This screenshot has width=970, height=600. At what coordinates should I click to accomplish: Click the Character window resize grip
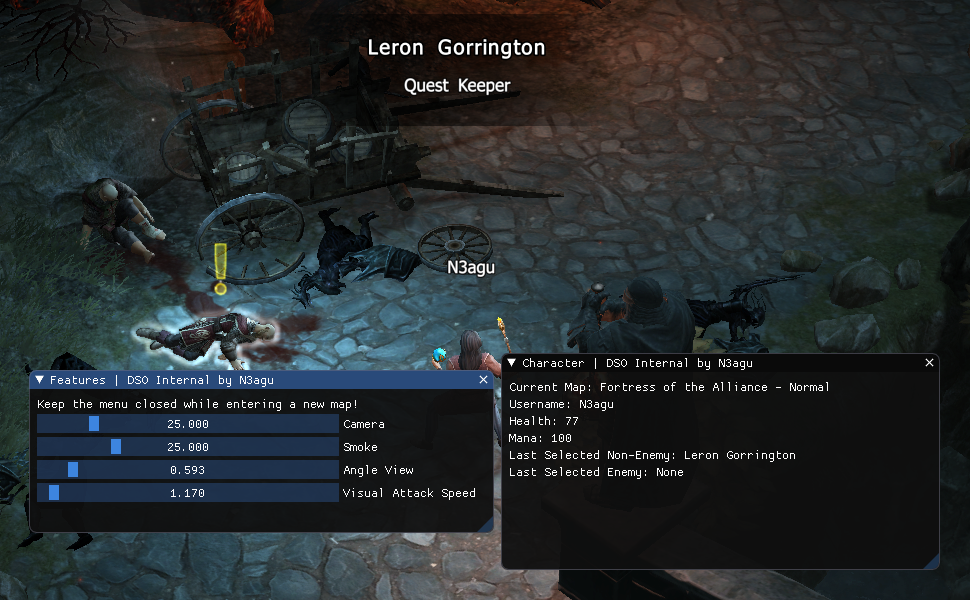932,562
